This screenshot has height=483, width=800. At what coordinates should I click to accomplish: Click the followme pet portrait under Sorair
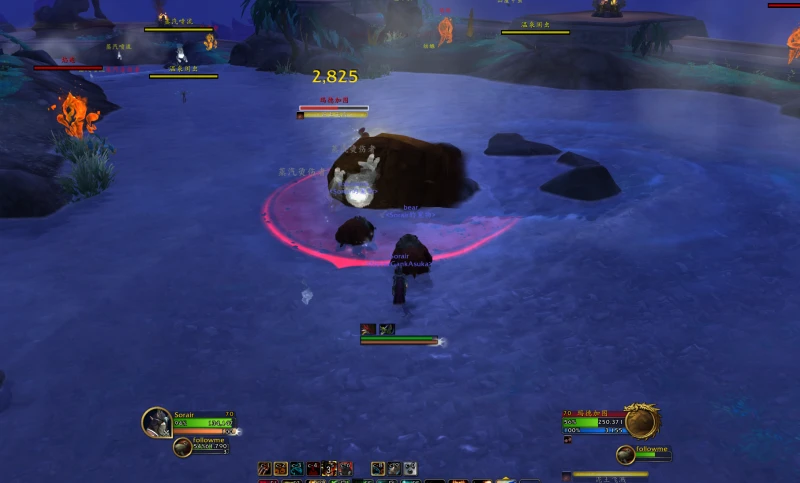coord(182,447)
